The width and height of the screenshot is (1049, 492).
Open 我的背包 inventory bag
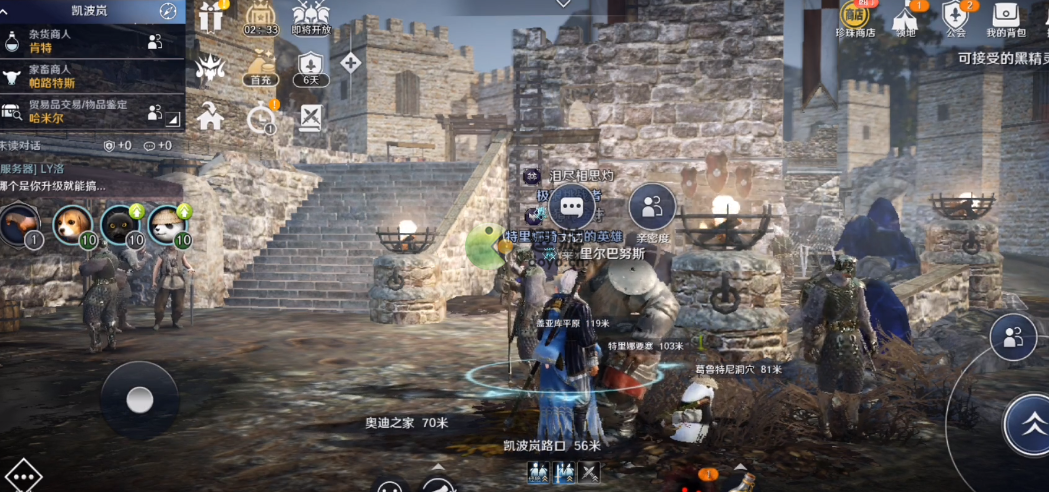click(x=1007, y=19)
